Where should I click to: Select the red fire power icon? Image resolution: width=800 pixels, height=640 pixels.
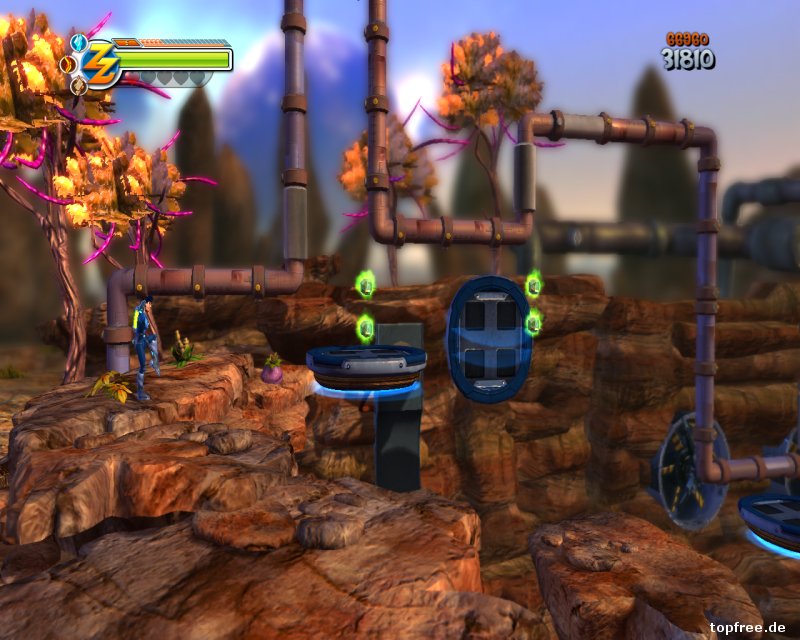(x=68, y=64)
